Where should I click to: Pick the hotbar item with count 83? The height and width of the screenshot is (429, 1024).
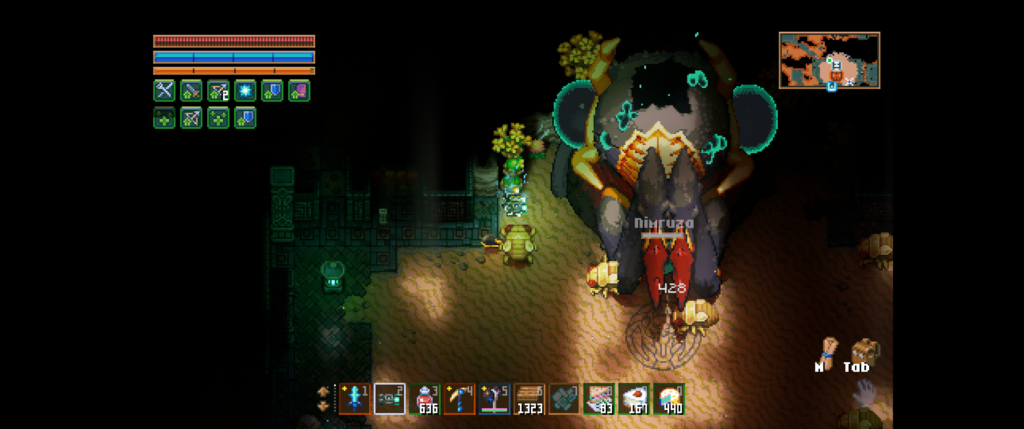(x=600, y=399)
